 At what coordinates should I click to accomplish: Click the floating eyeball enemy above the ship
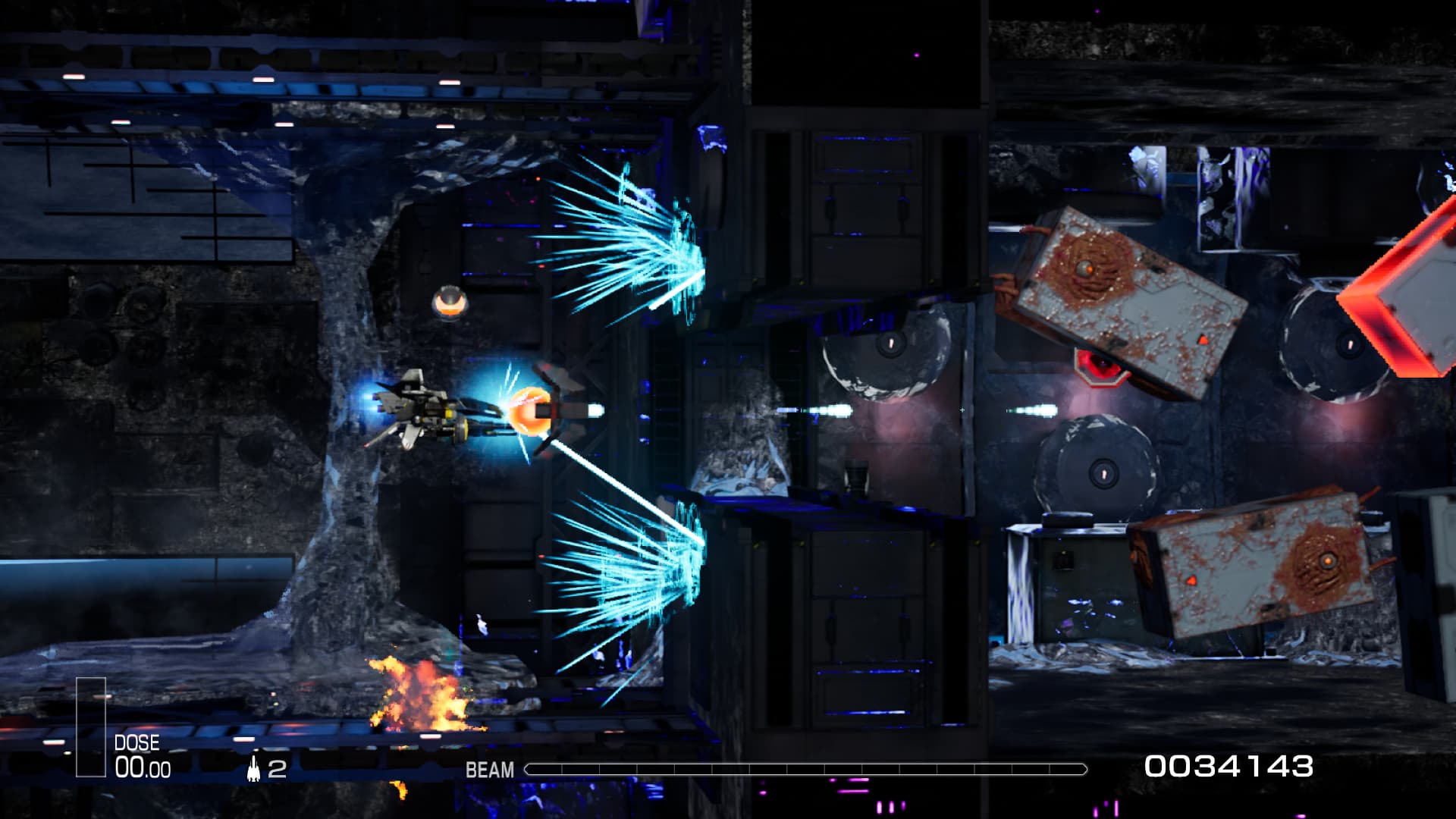tap(449, 303)
